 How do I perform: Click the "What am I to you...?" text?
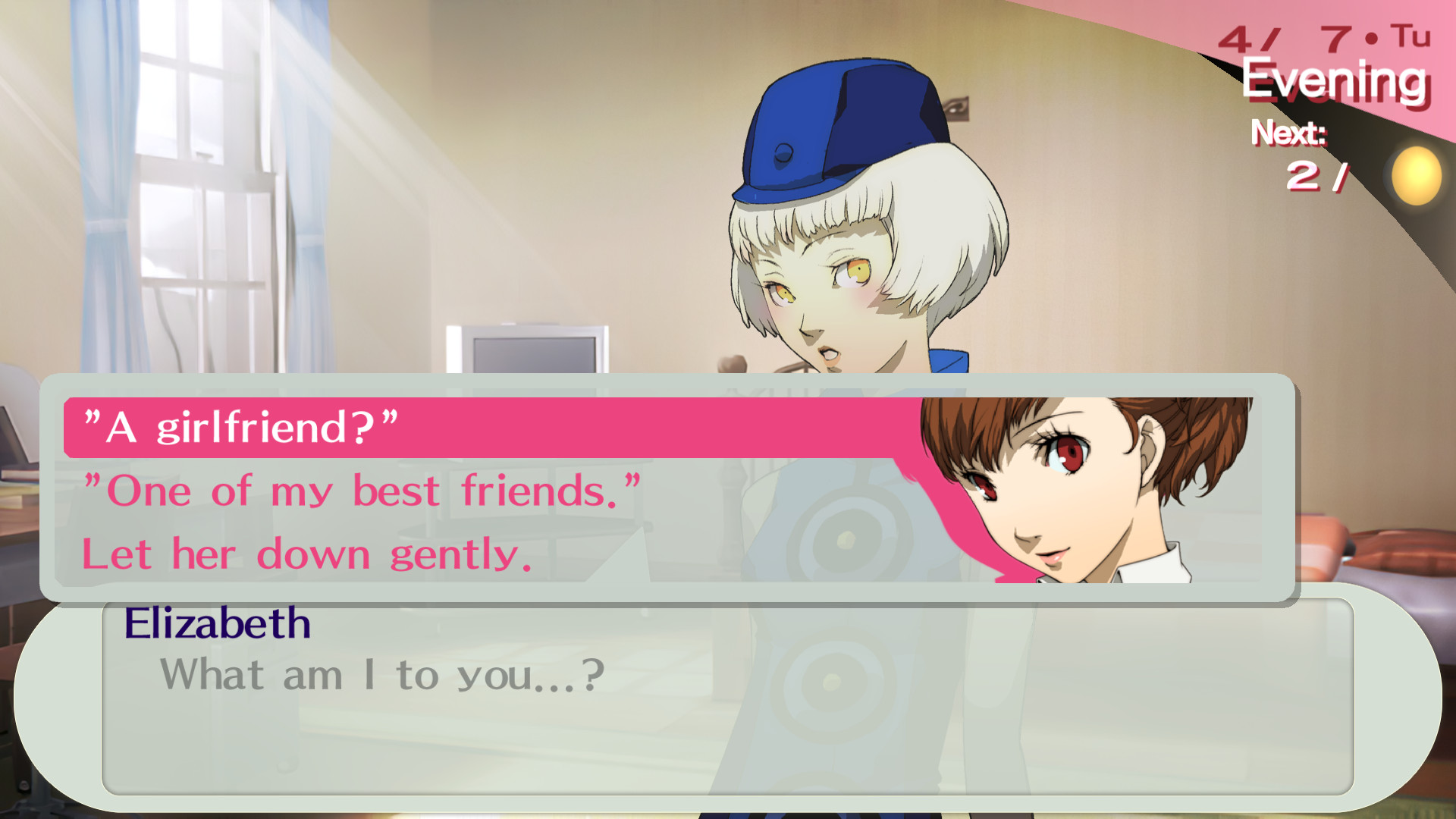pos(379,674)
